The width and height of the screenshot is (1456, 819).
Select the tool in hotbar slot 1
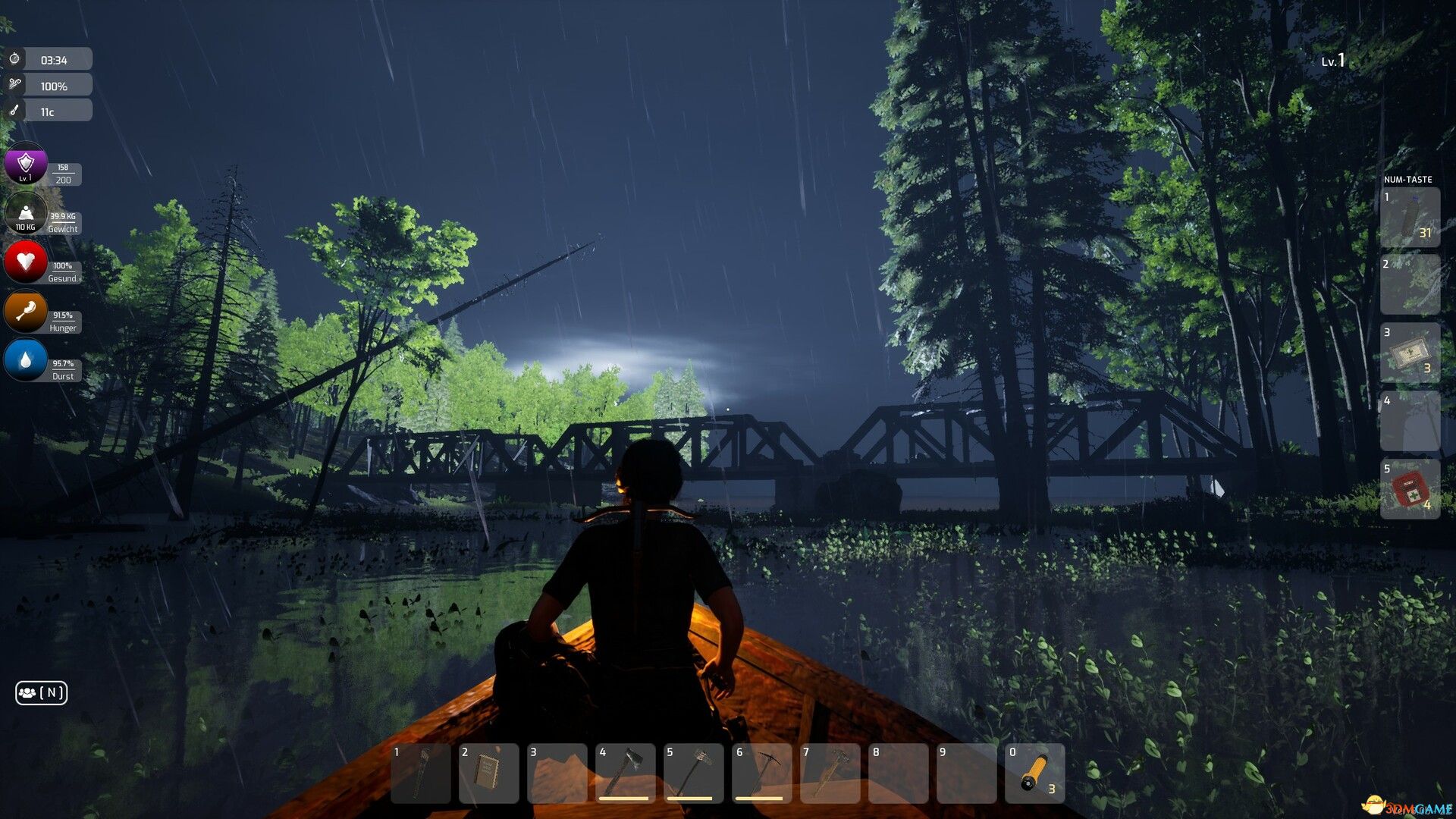(420, 772)
